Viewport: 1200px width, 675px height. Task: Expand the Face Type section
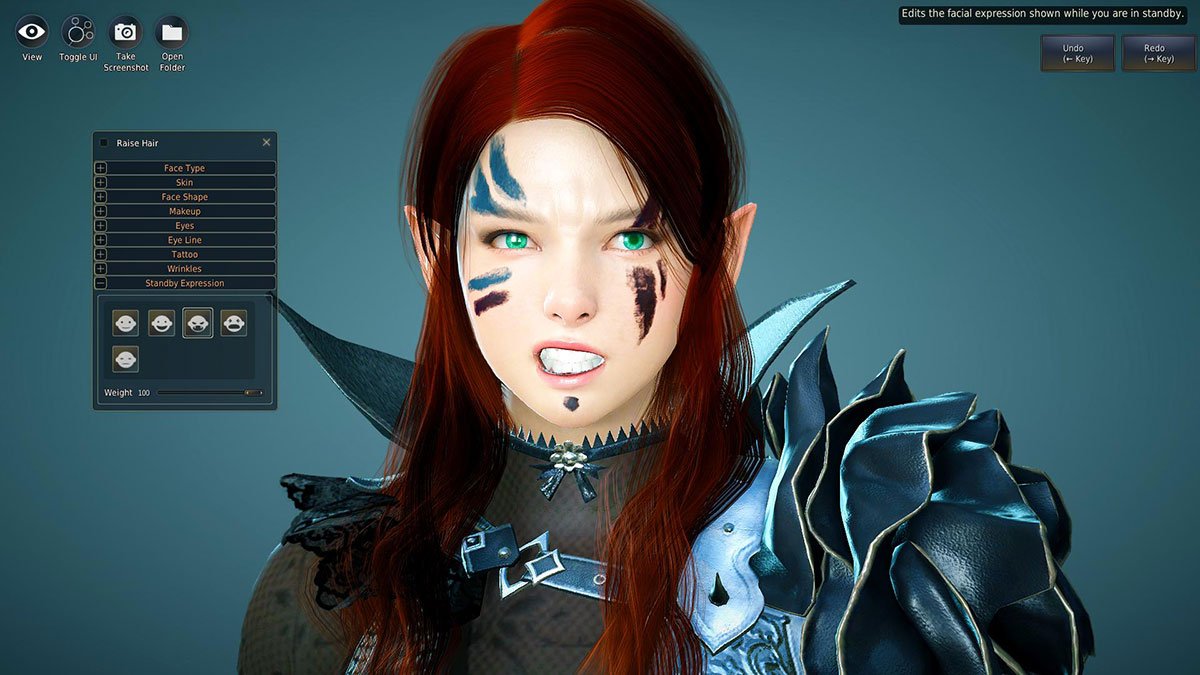[184, 168]
